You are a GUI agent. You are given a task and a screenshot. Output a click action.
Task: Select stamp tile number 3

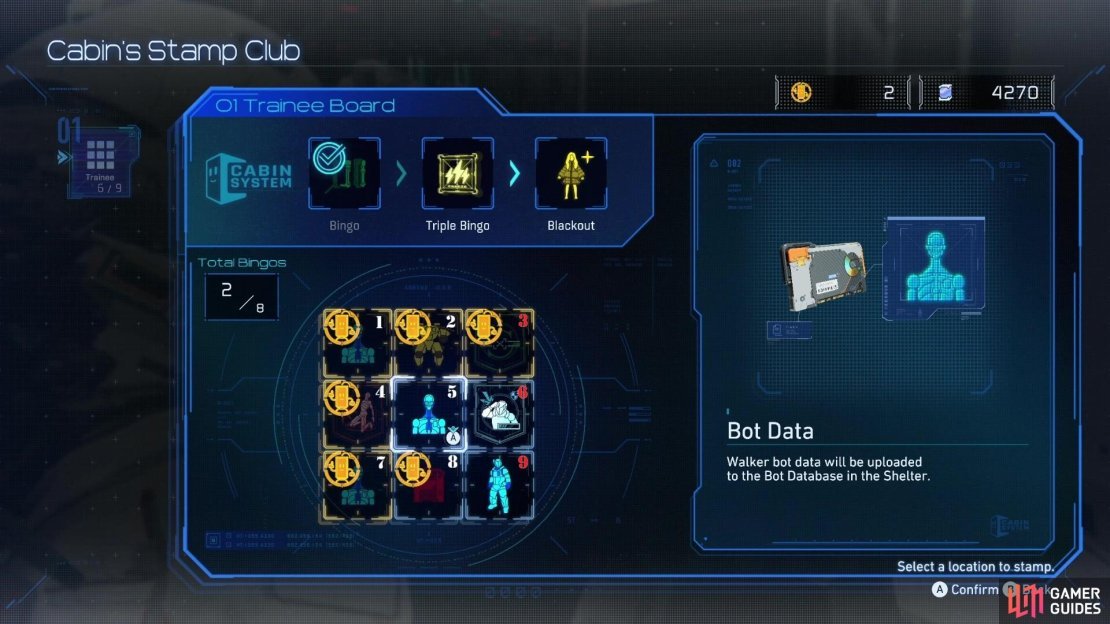pos(499,343)
